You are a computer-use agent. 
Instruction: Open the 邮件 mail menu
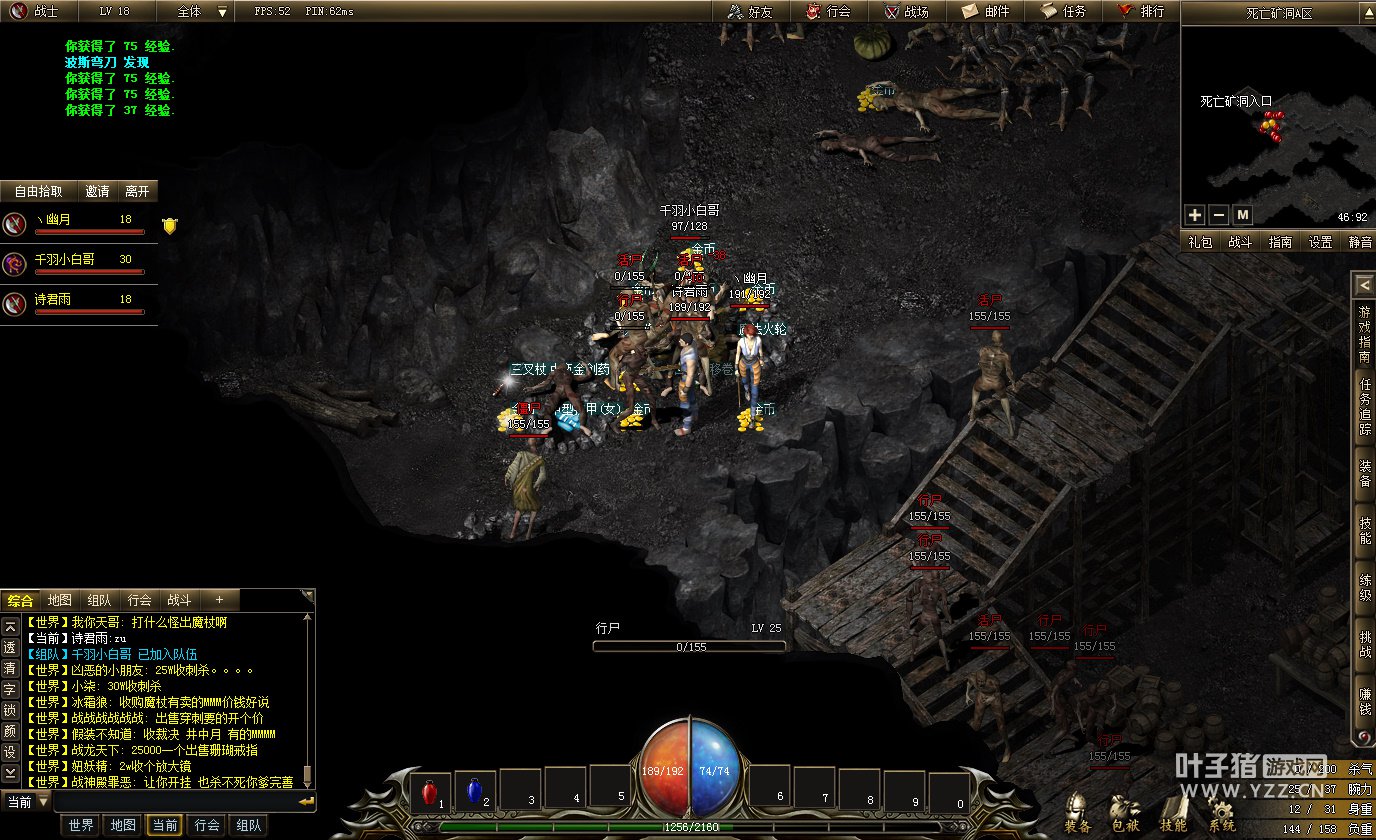pyautogui.click(x=985, y=12)
